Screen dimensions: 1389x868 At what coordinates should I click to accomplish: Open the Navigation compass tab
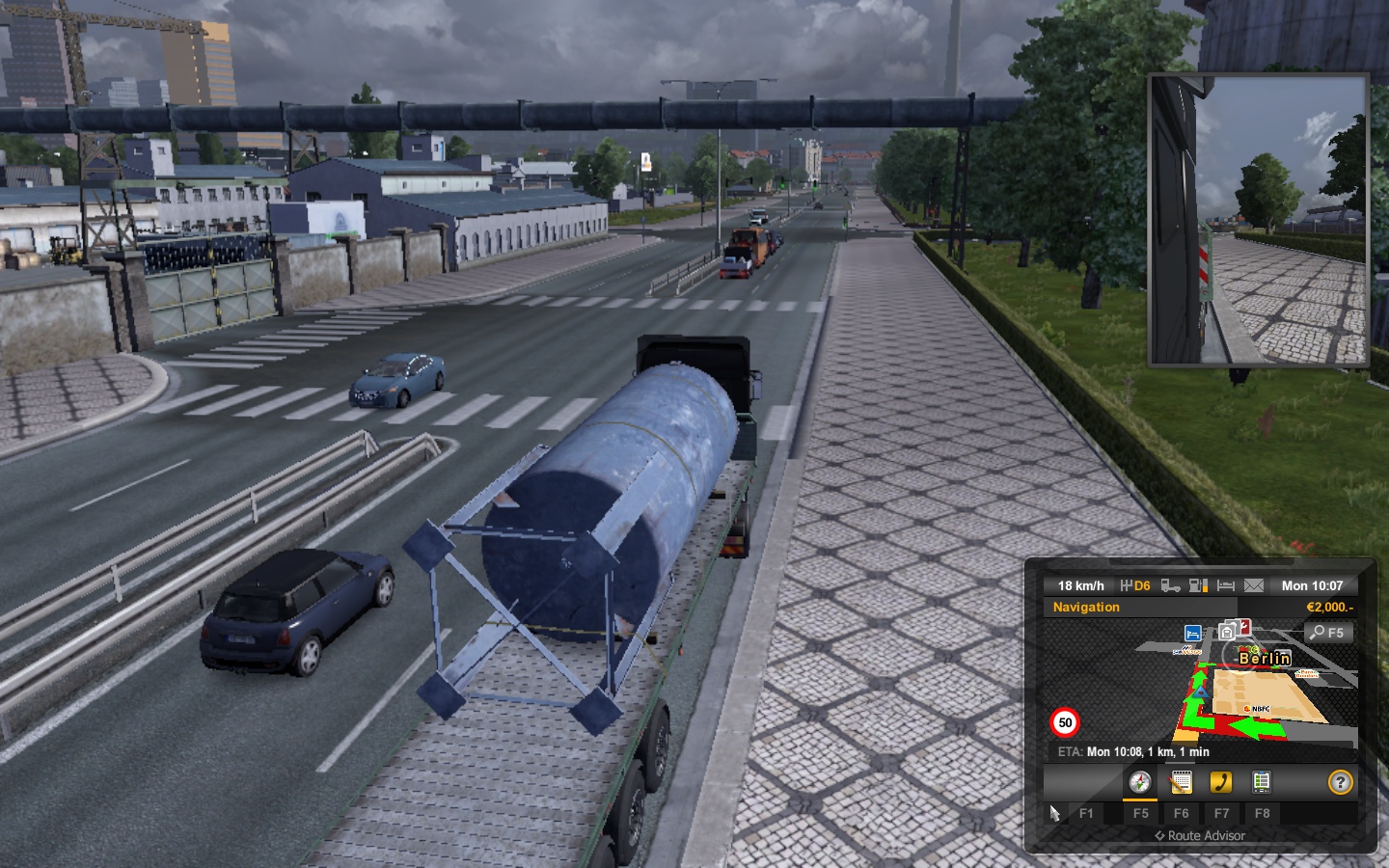tap(1140, 782)
